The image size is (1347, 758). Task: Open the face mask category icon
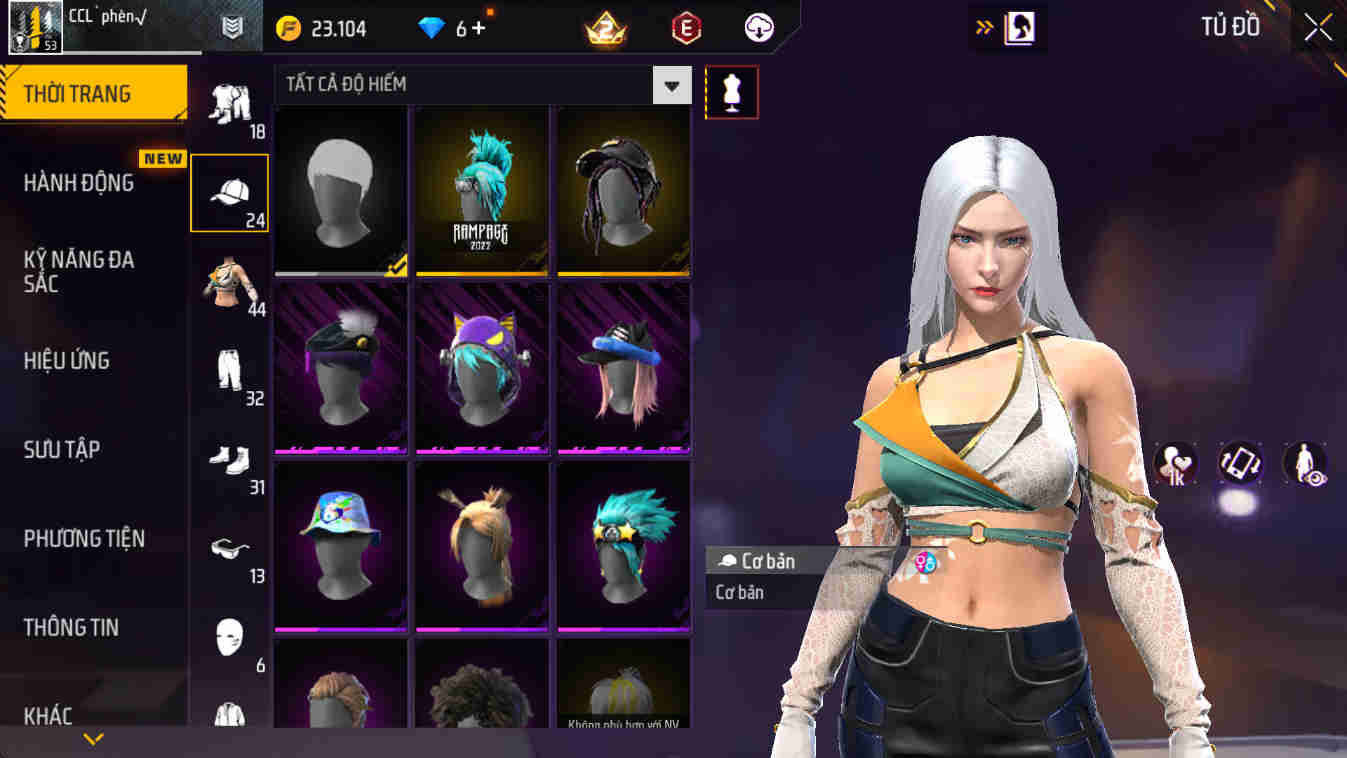pos(229,634)
